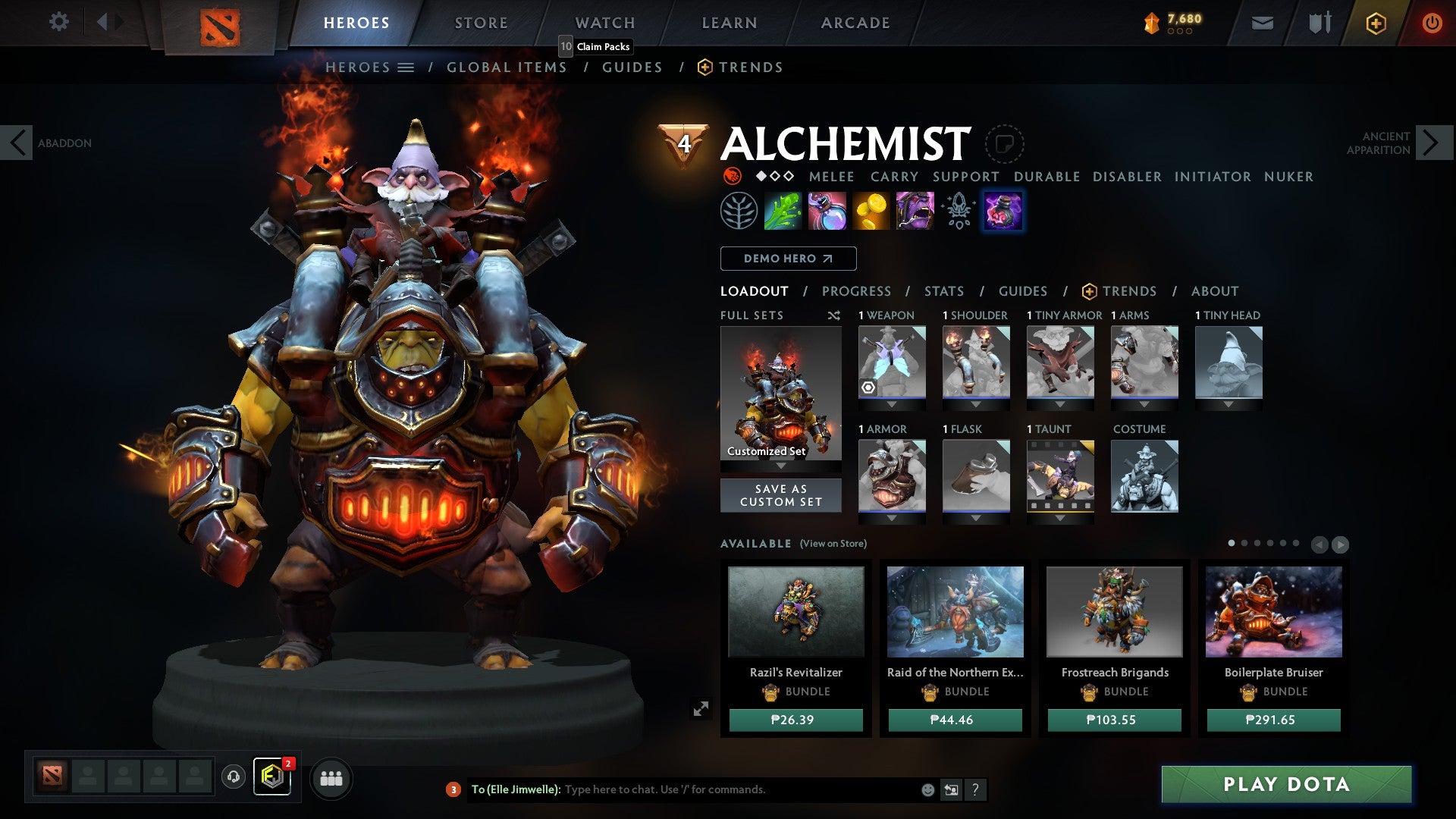This screenshot has width=1456, height=819.
Task: Toggle preview eye on the Weapon item slot
Action: (x=867, y=387)
